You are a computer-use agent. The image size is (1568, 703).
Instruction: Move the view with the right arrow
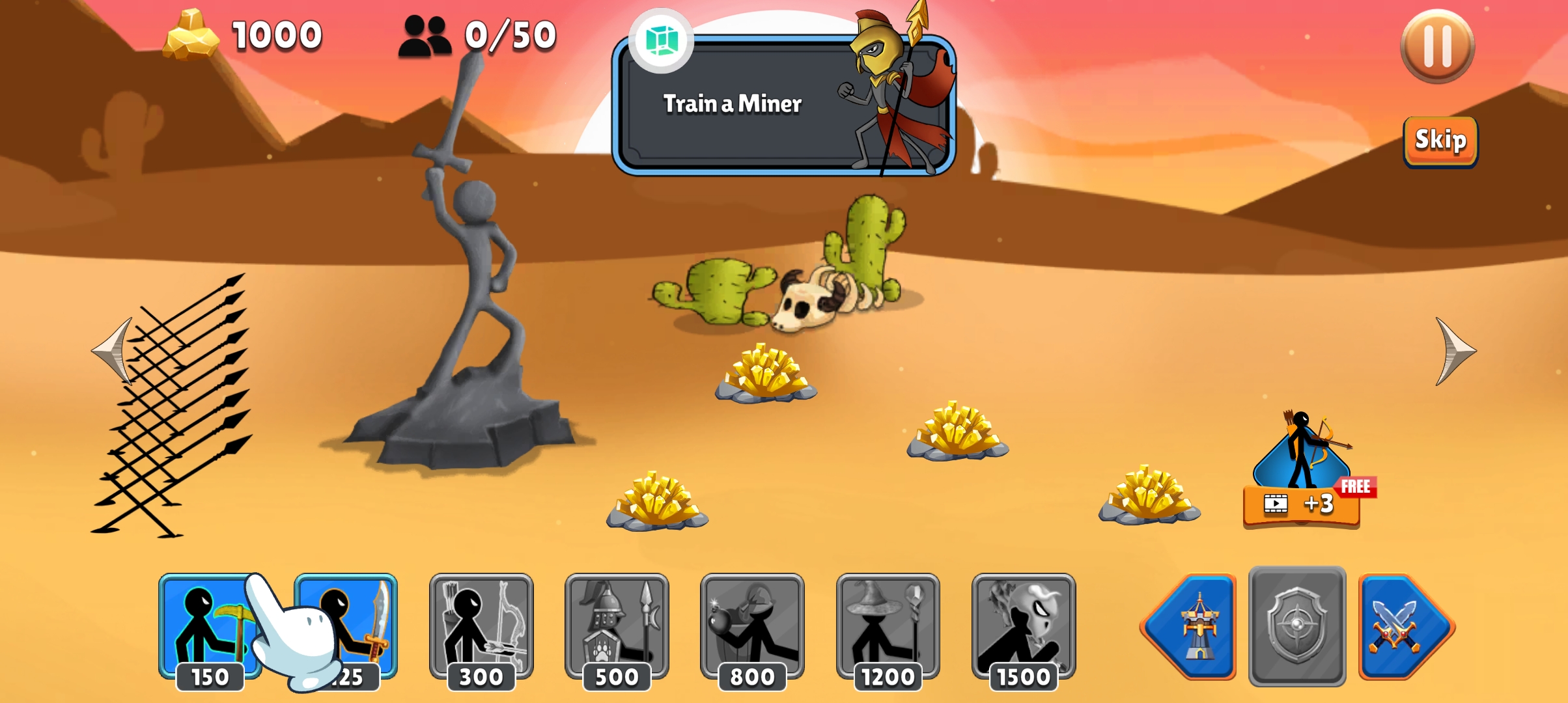pyautogui.click(x=1455, y=351)
